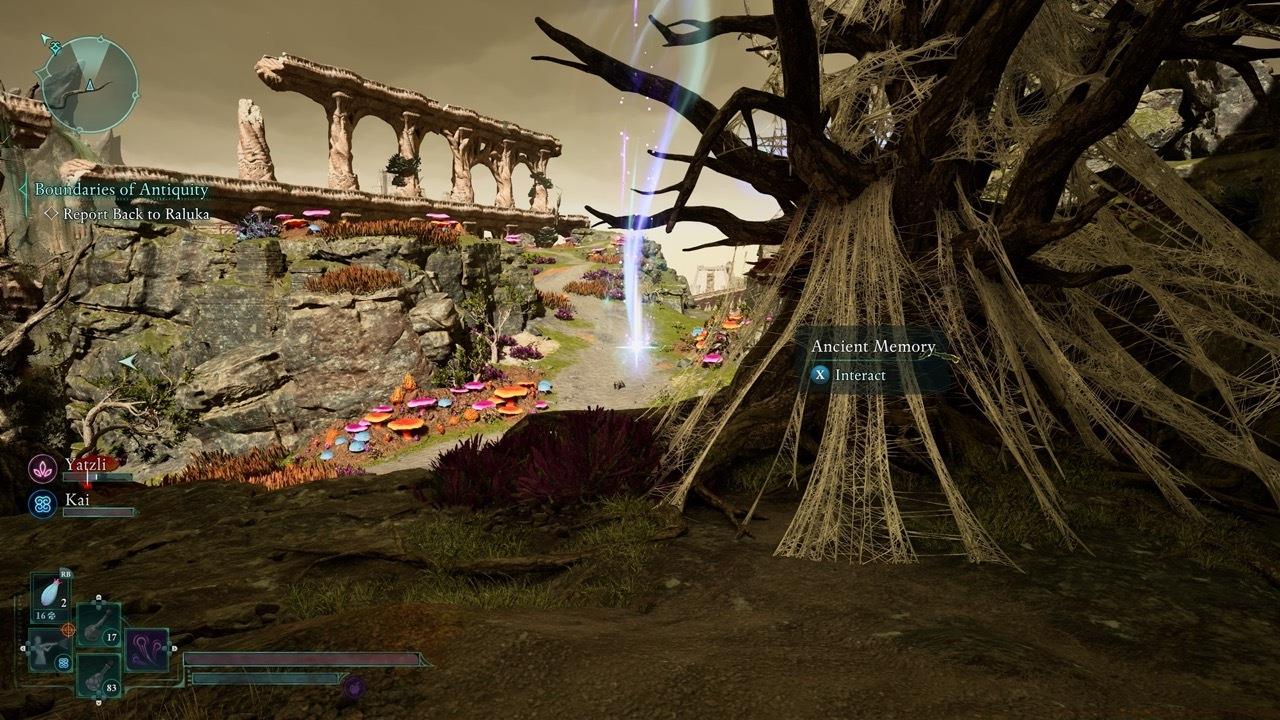Toggle the RB button indicator on the flask slot
The height and width of the screenshot is (720, 1280).
66,573
